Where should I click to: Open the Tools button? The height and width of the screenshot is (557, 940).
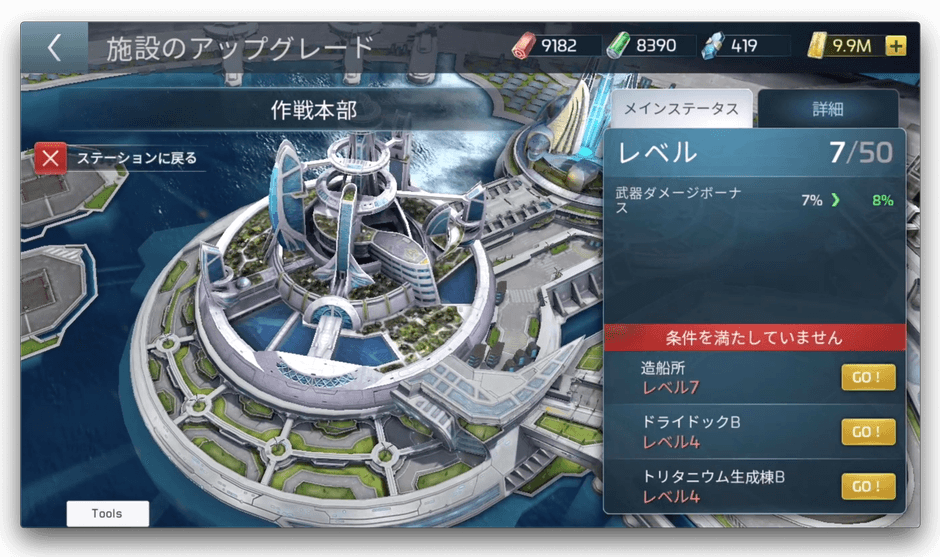click(x=107, y=514)
